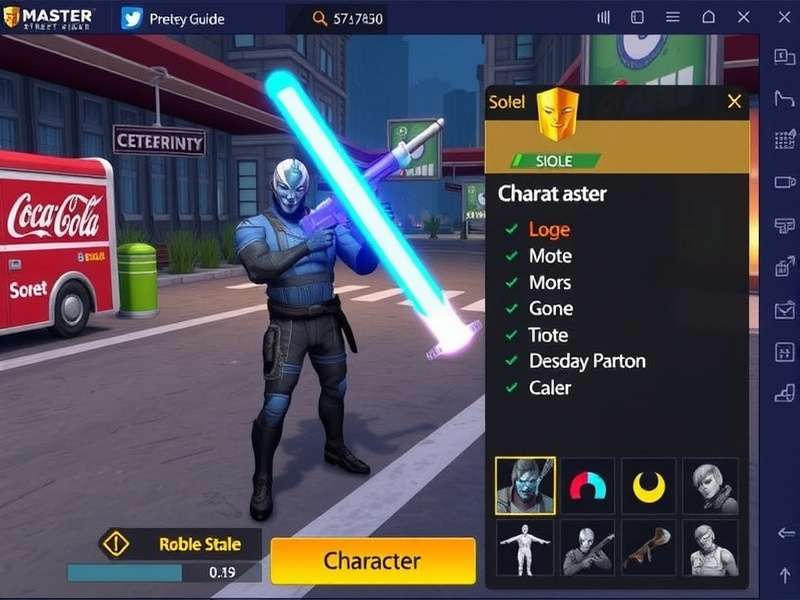The image size is (800, 600).
Task: Select the Desday Parton row
Action: (x=587, y=361)
